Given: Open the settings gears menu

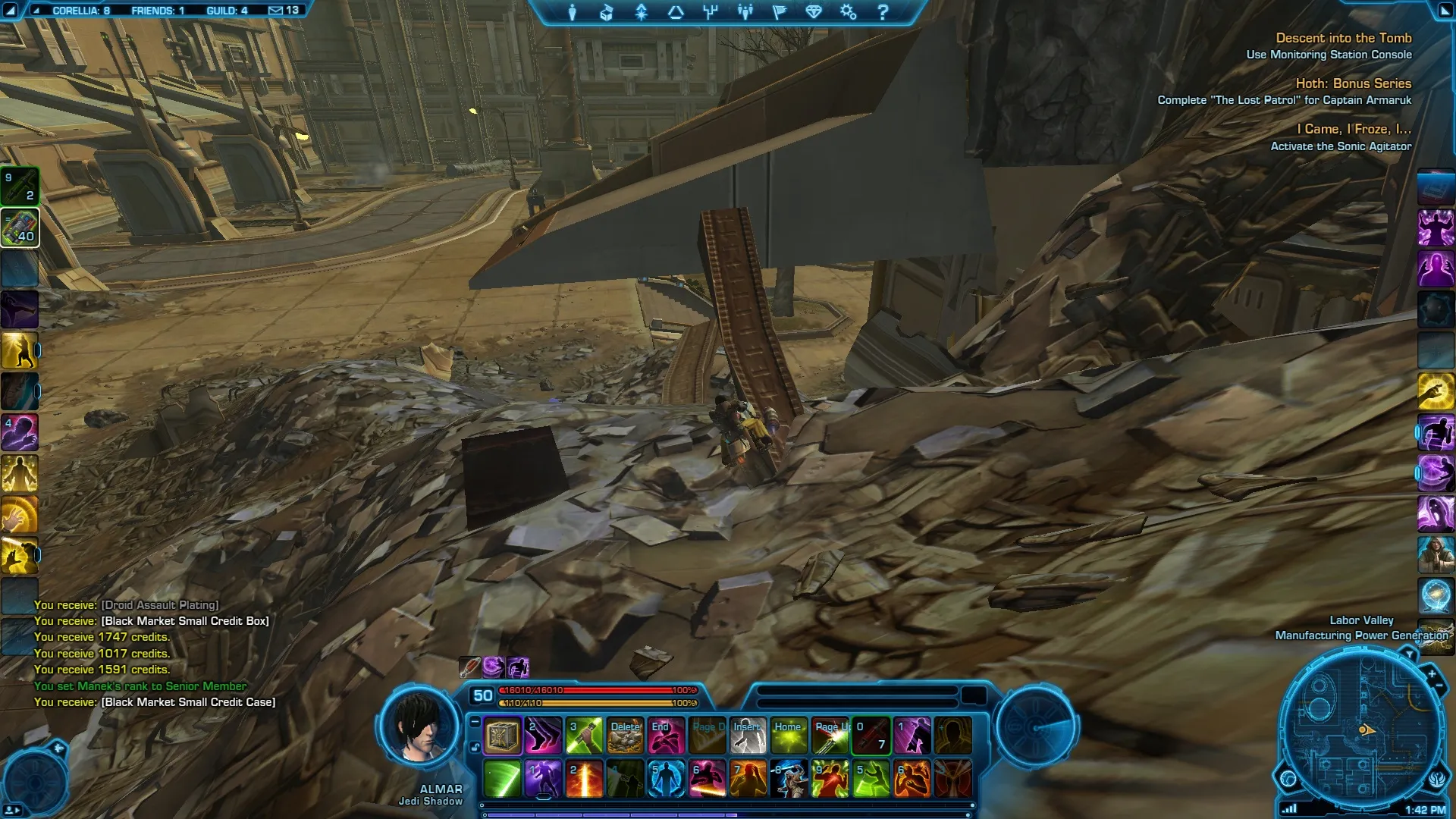Looking at the screenshot, I should pyautogui.click(x=848, y=12).
